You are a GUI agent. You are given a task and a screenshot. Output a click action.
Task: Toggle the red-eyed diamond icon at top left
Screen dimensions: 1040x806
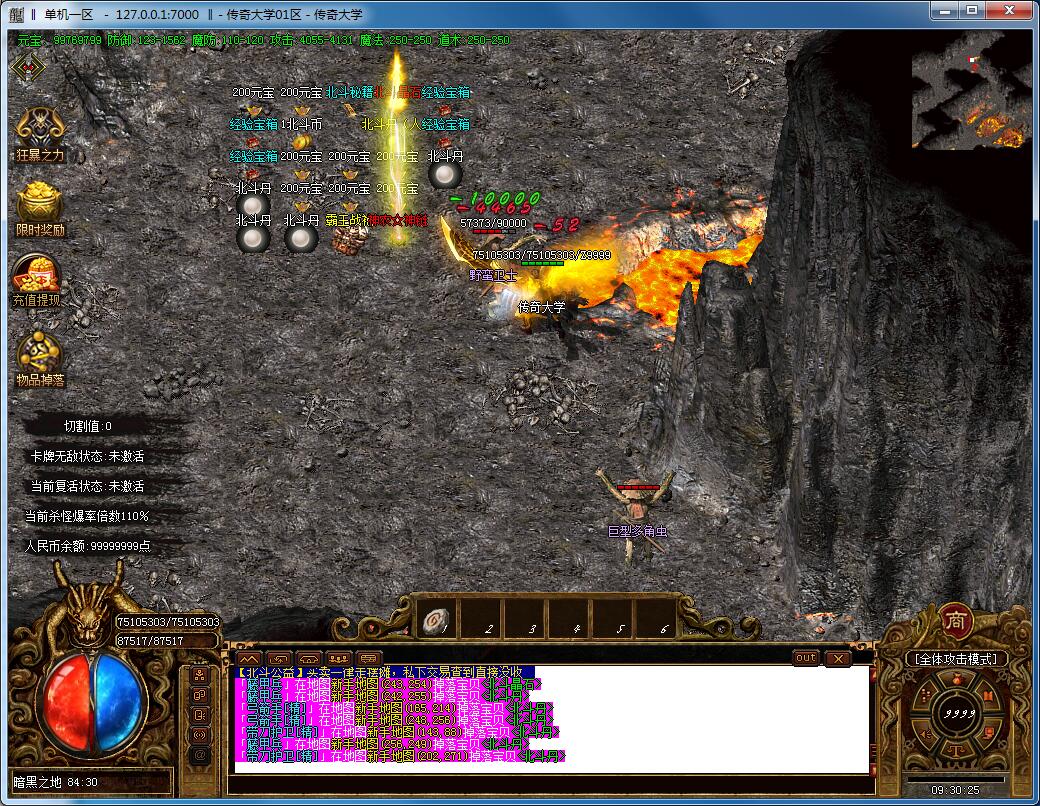[x=28, y=67]
